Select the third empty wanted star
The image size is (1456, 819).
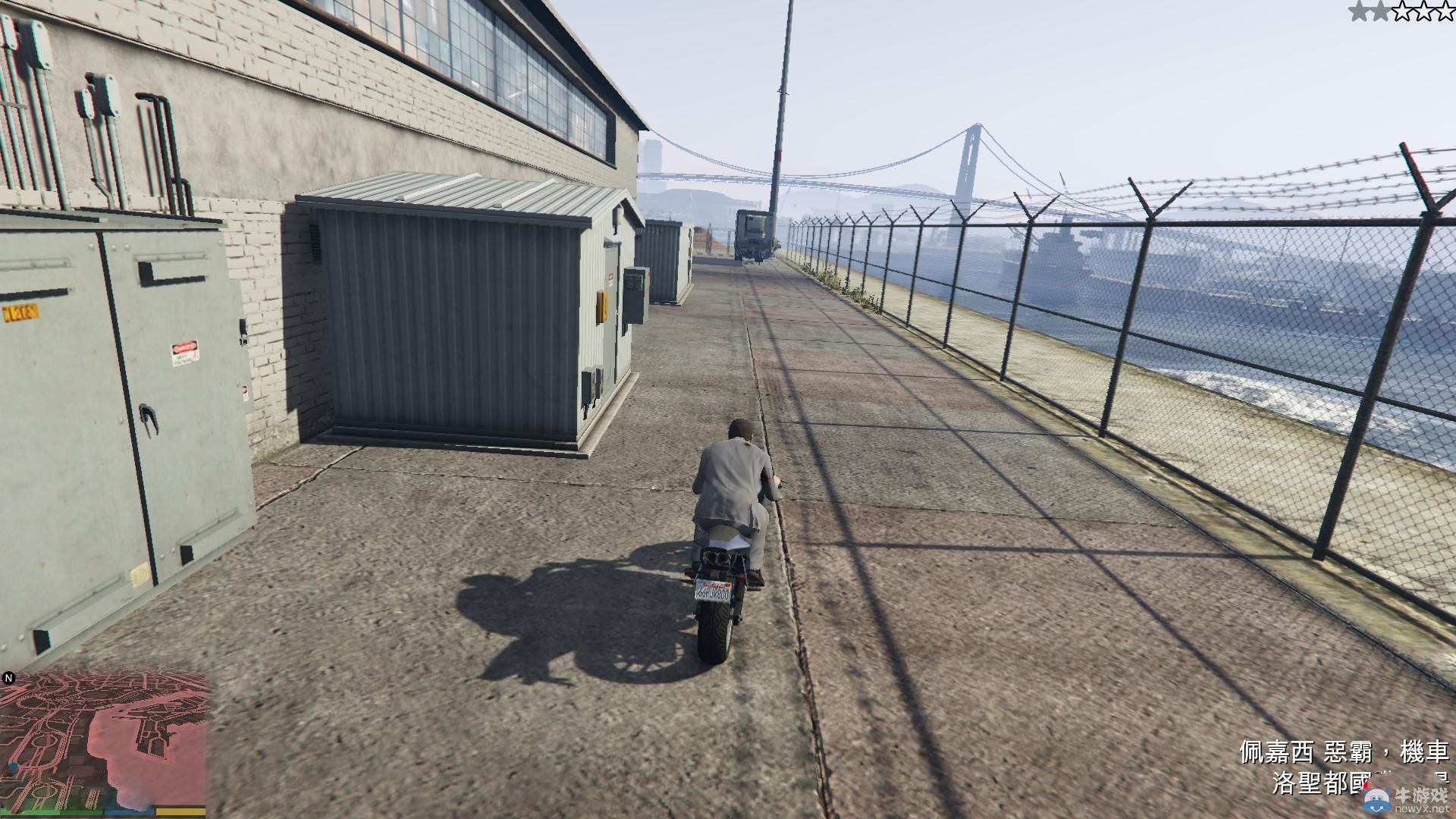pos(1401,11)
